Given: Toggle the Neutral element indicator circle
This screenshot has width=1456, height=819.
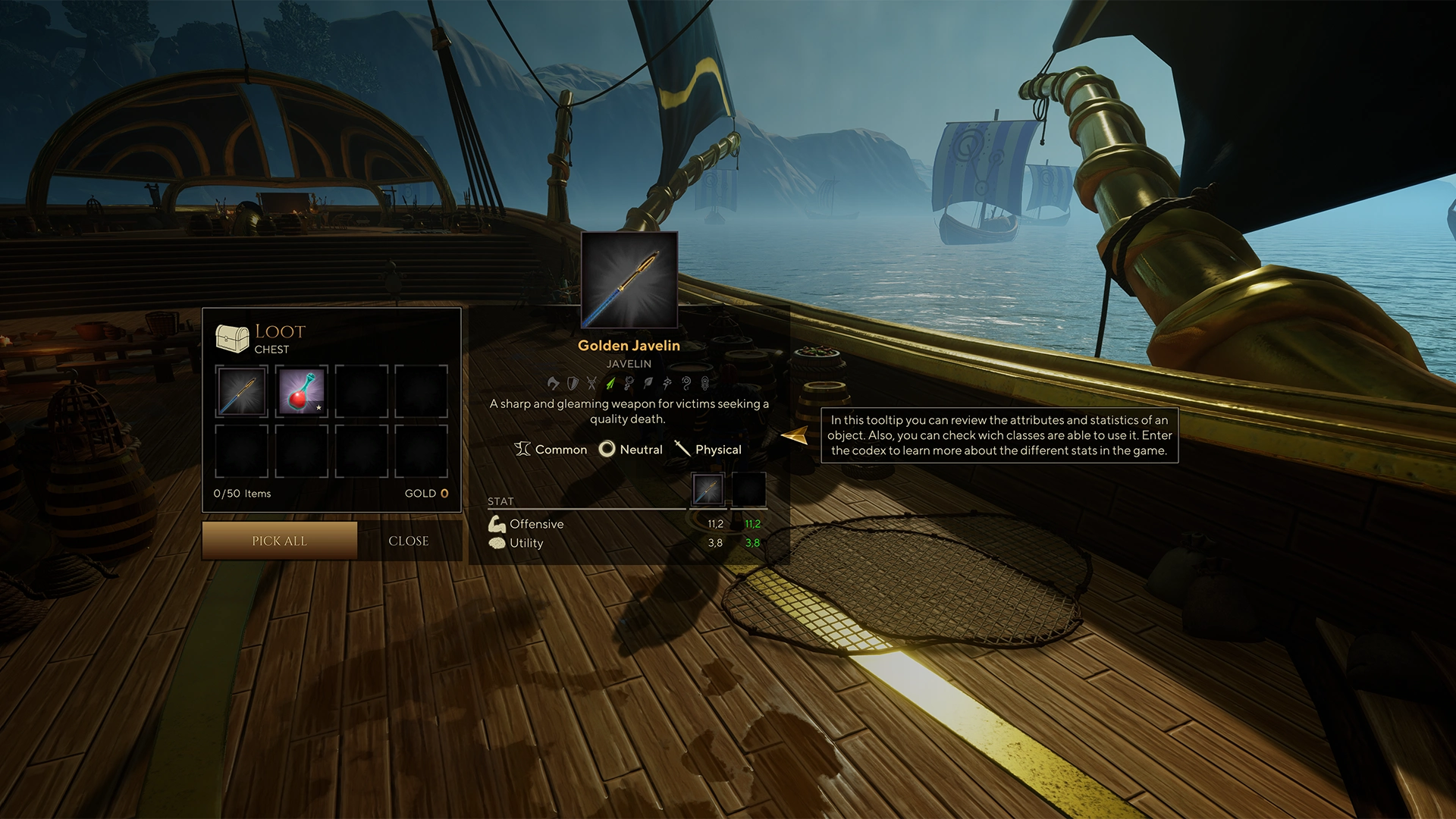Looking at the screenshot, I should (x=607, y=449).
